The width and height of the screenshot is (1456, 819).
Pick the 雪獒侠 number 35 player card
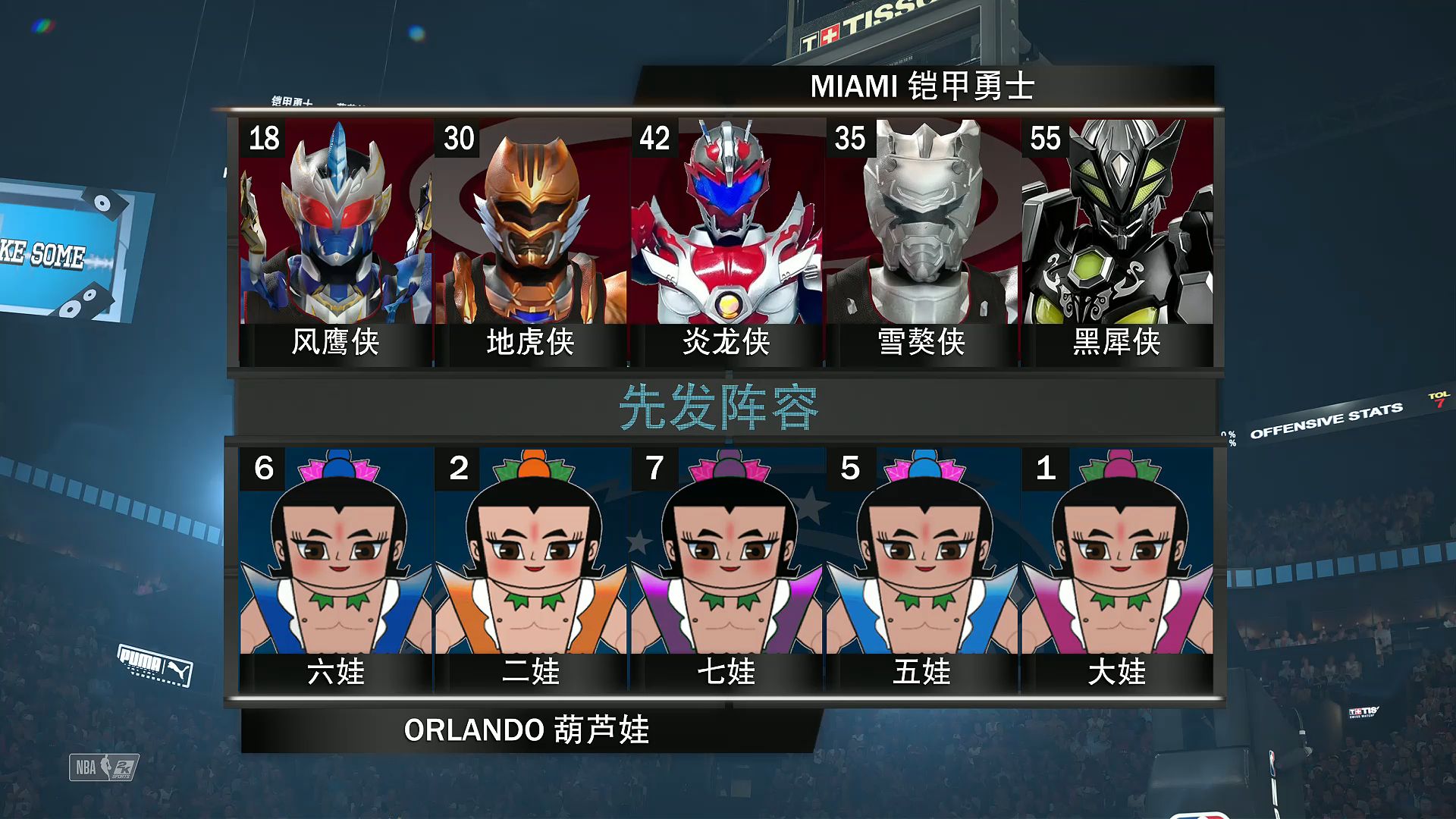click(921, 241)
